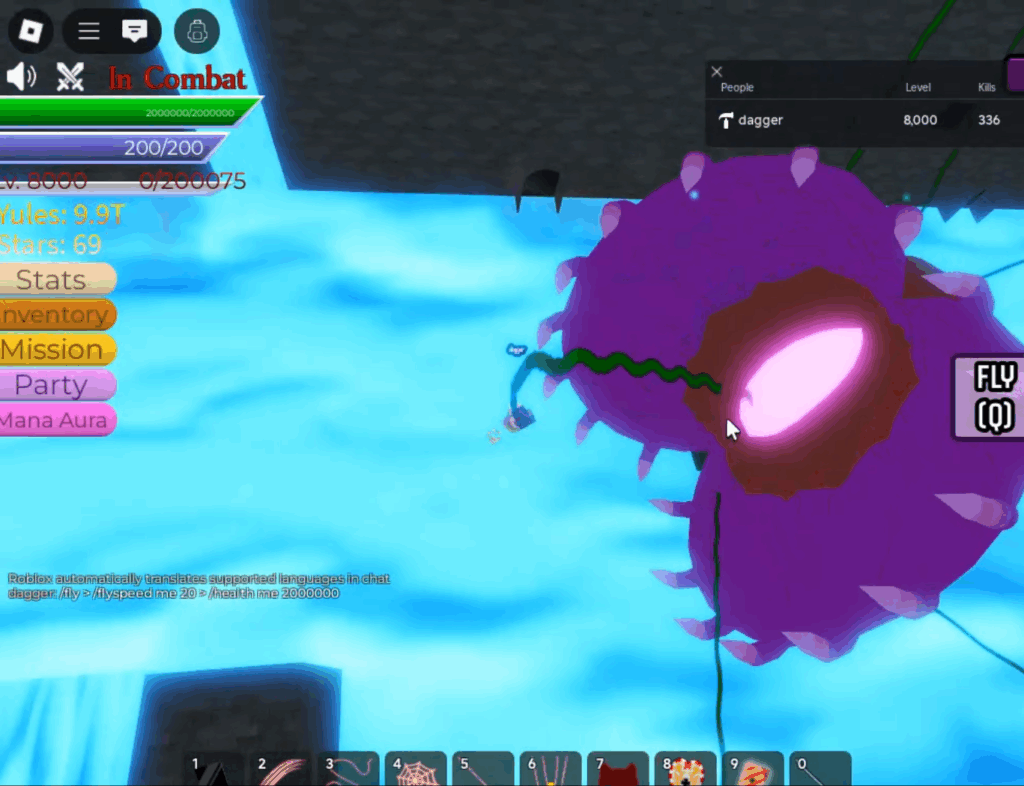Close the player leaderboard panel

716,71
